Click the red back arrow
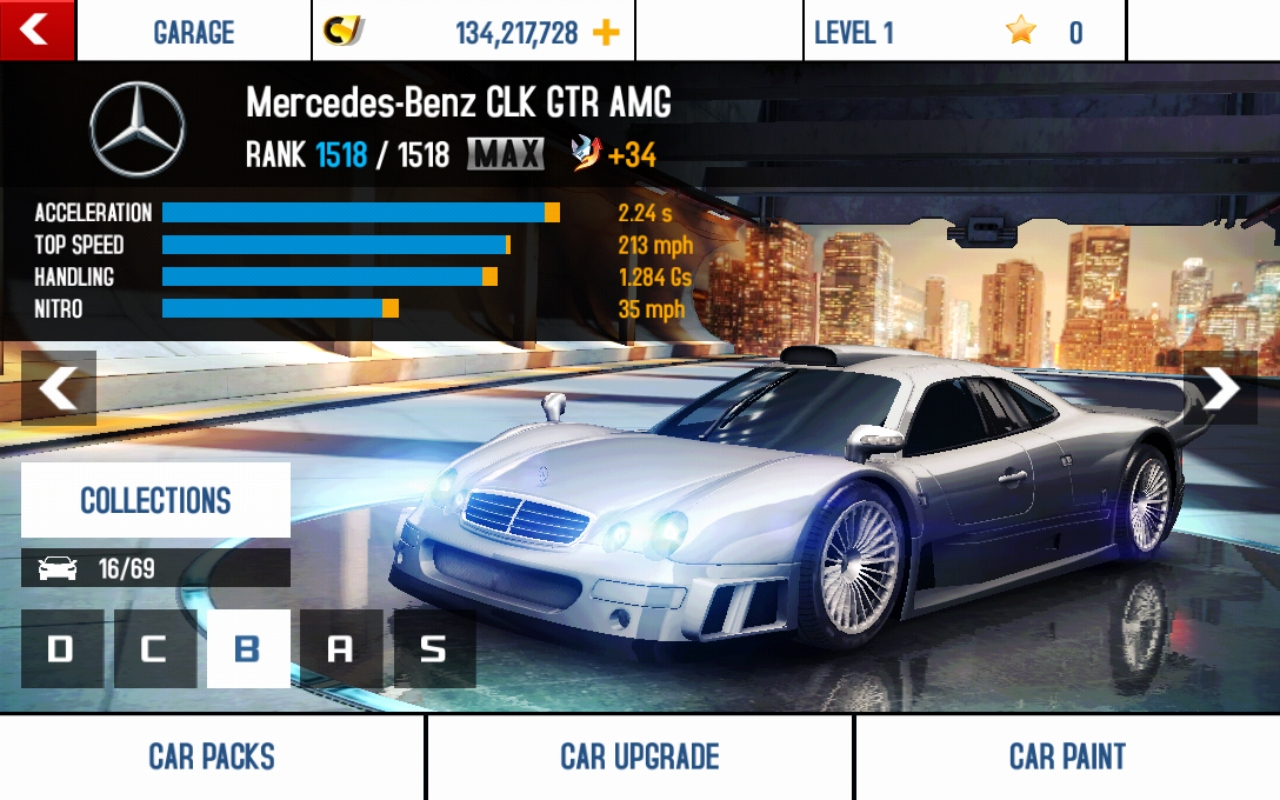Image resolution: width=1280 pixels, height=800 pixels. (x=36, y=30)
